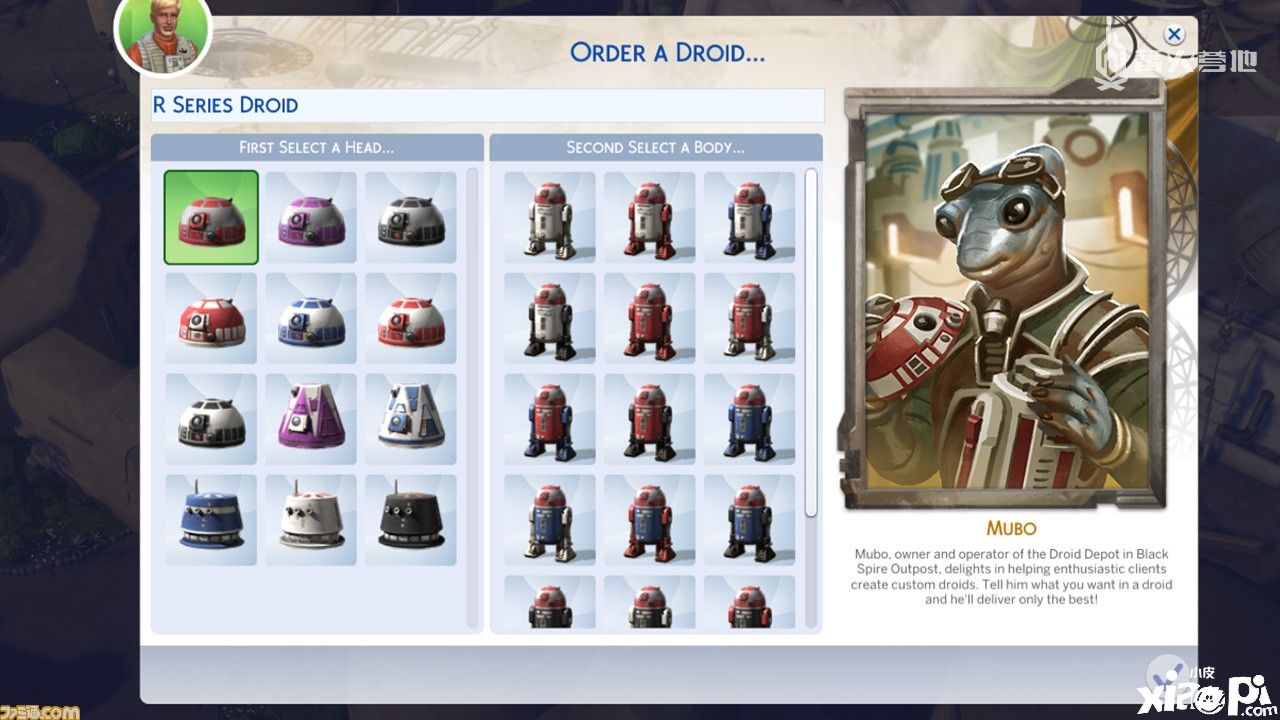Select the all-blue body with blue legs
This screenshot has width=1280, height=720.
tap(750, 419)
